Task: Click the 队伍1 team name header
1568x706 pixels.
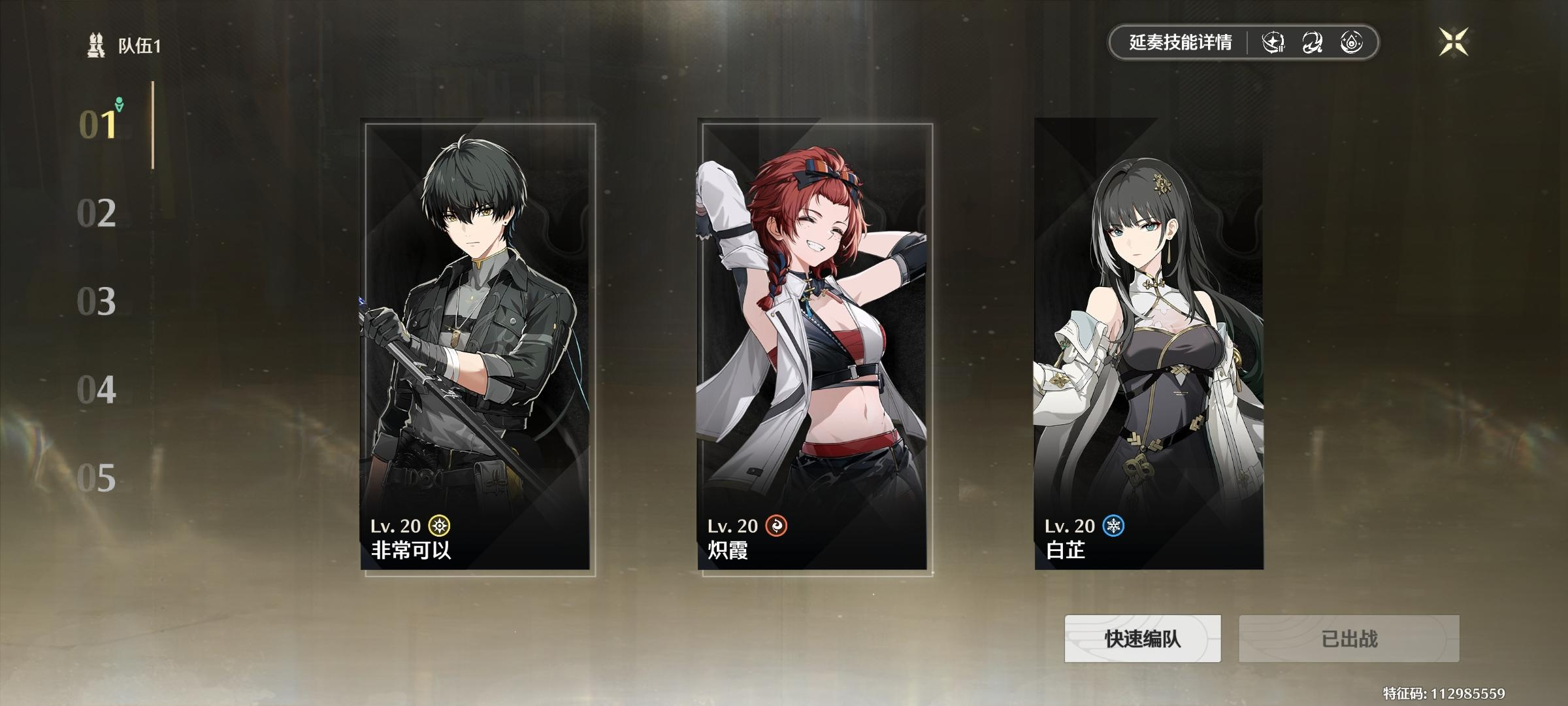Action: (x=138, y=46)
